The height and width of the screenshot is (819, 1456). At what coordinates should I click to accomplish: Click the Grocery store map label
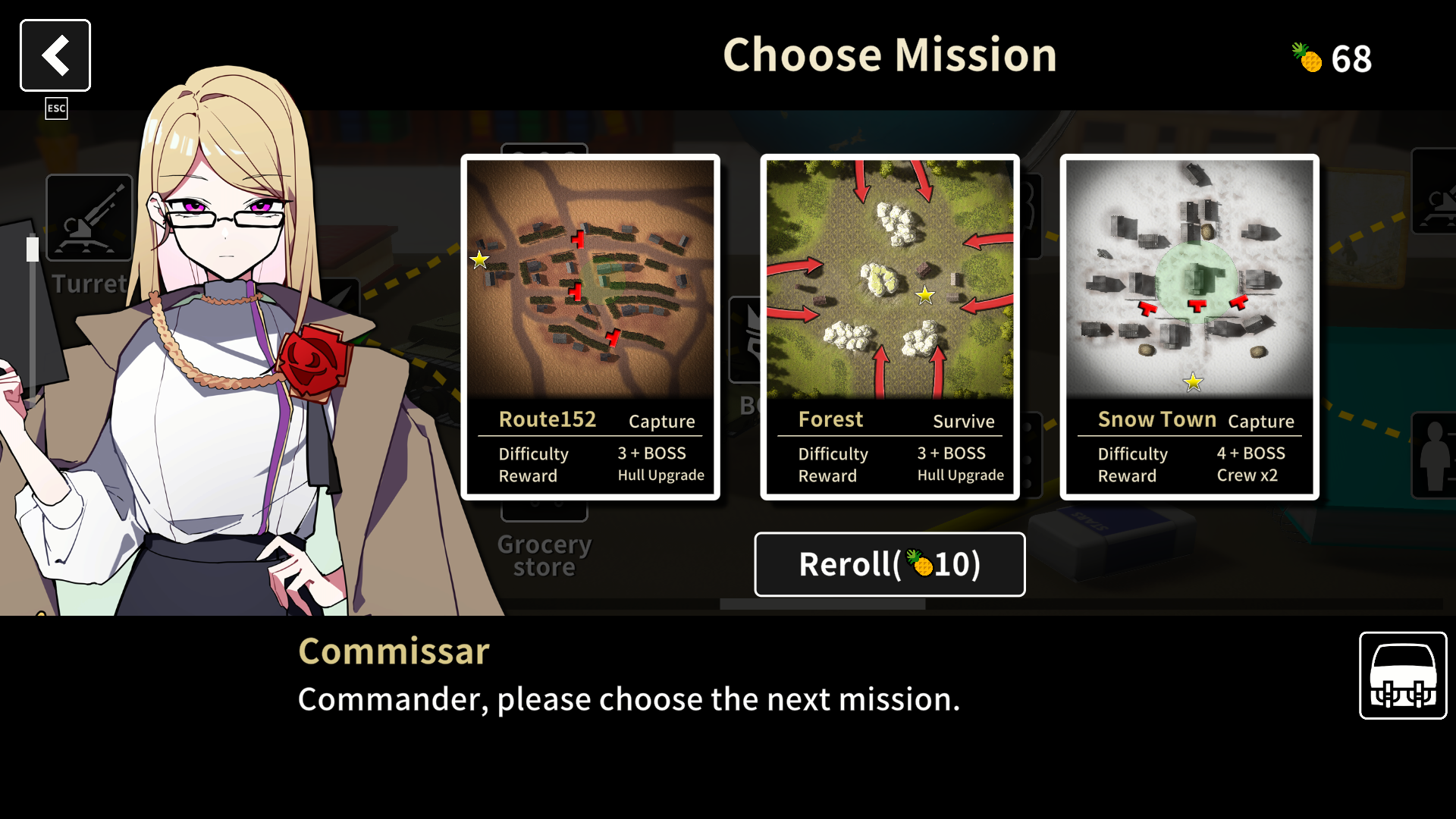[x=544, y=554]
